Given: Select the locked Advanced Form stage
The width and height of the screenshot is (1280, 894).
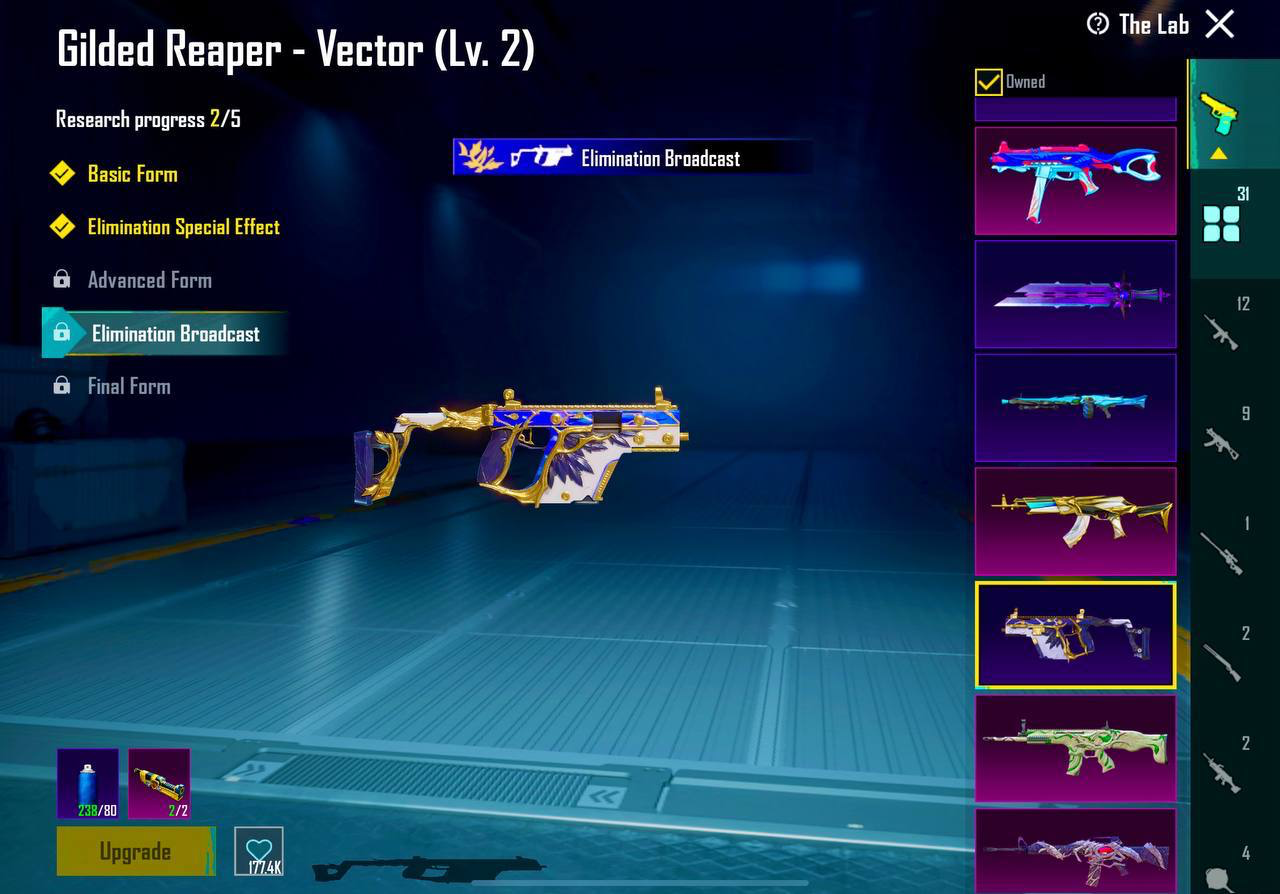Looking at the screenshot, I should [x=149, y=280].
